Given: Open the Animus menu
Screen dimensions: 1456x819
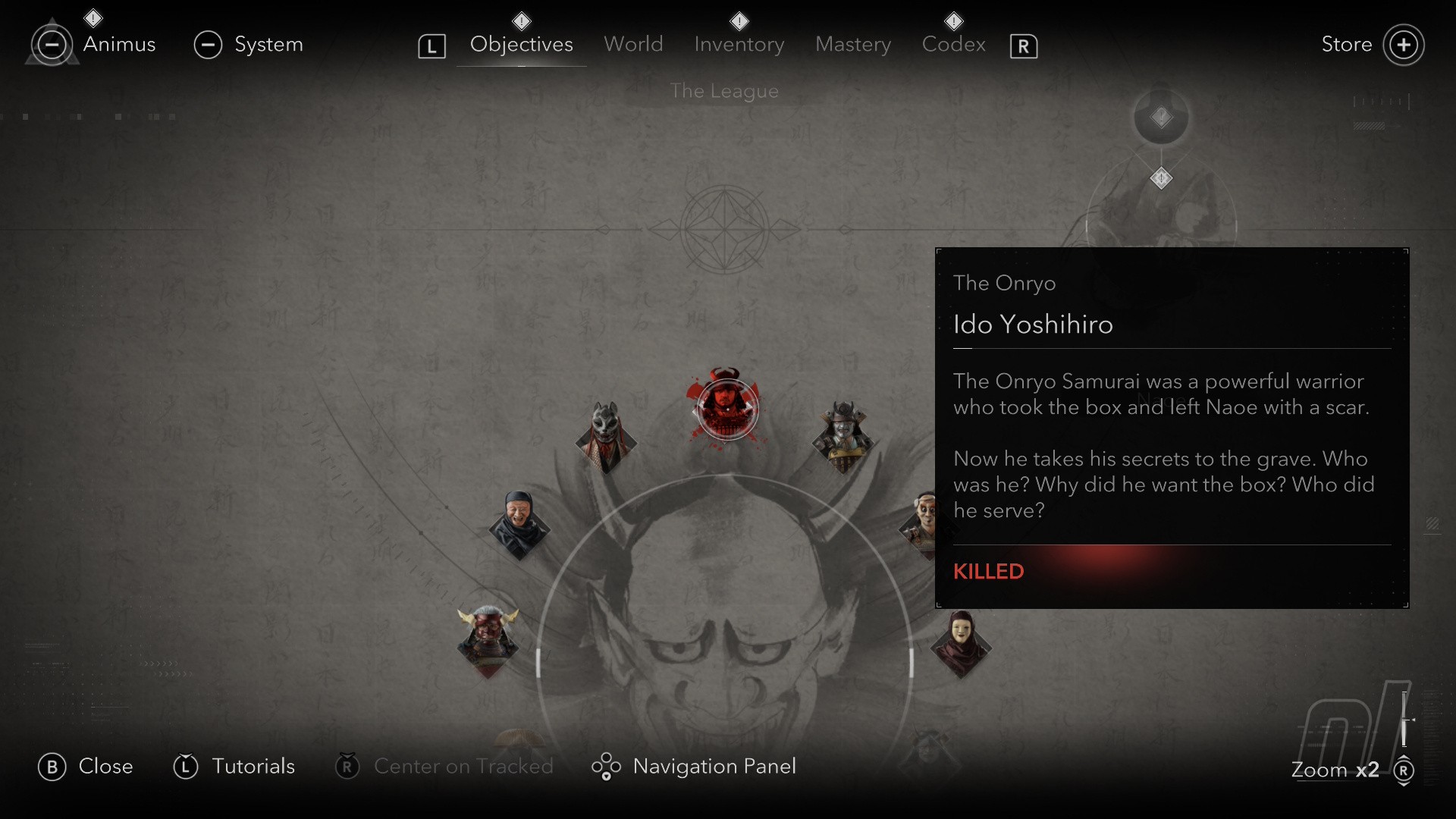Looking at the screenshot, I should click(118, 44).
